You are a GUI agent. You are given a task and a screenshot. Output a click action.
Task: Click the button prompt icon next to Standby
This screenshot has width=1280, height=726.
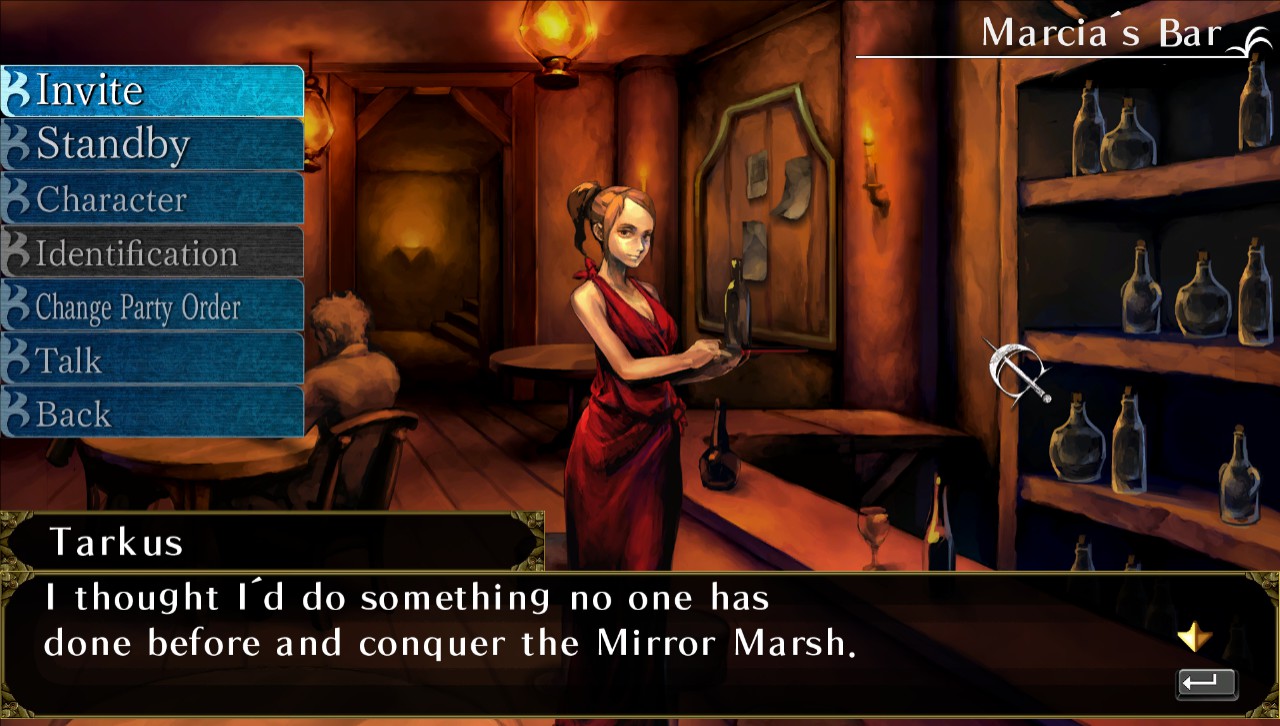(x=18, y=144)
